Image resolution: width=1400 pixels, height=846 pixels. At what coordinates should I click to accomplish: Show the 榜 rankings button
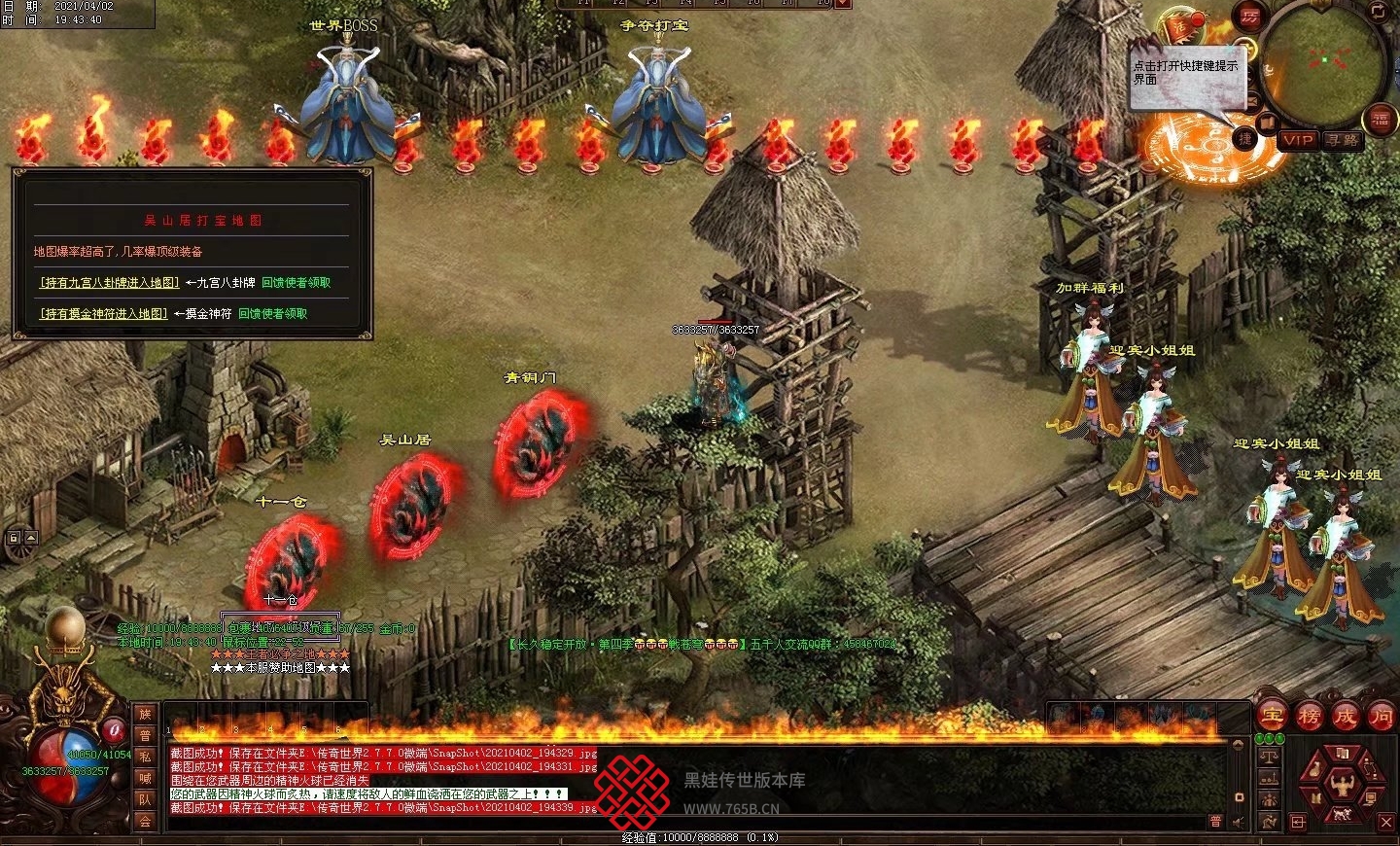point(1309,717)
